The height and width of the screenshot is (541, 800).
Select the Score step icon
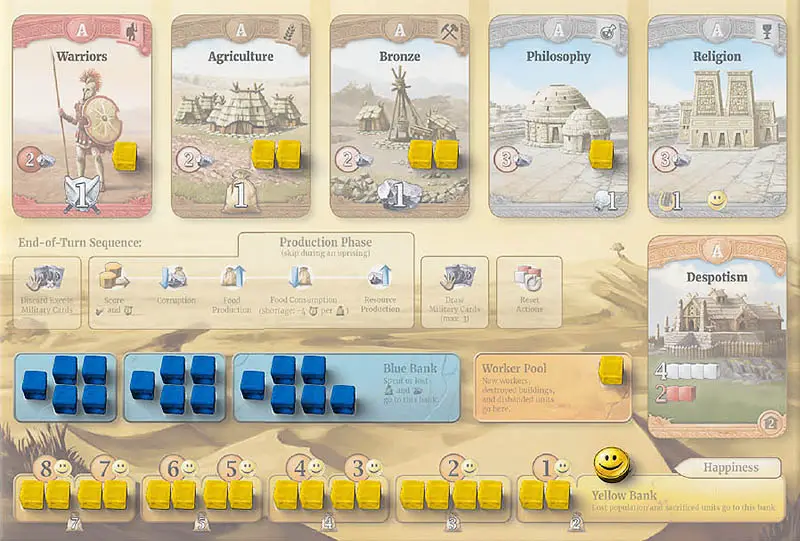(114, 277)
